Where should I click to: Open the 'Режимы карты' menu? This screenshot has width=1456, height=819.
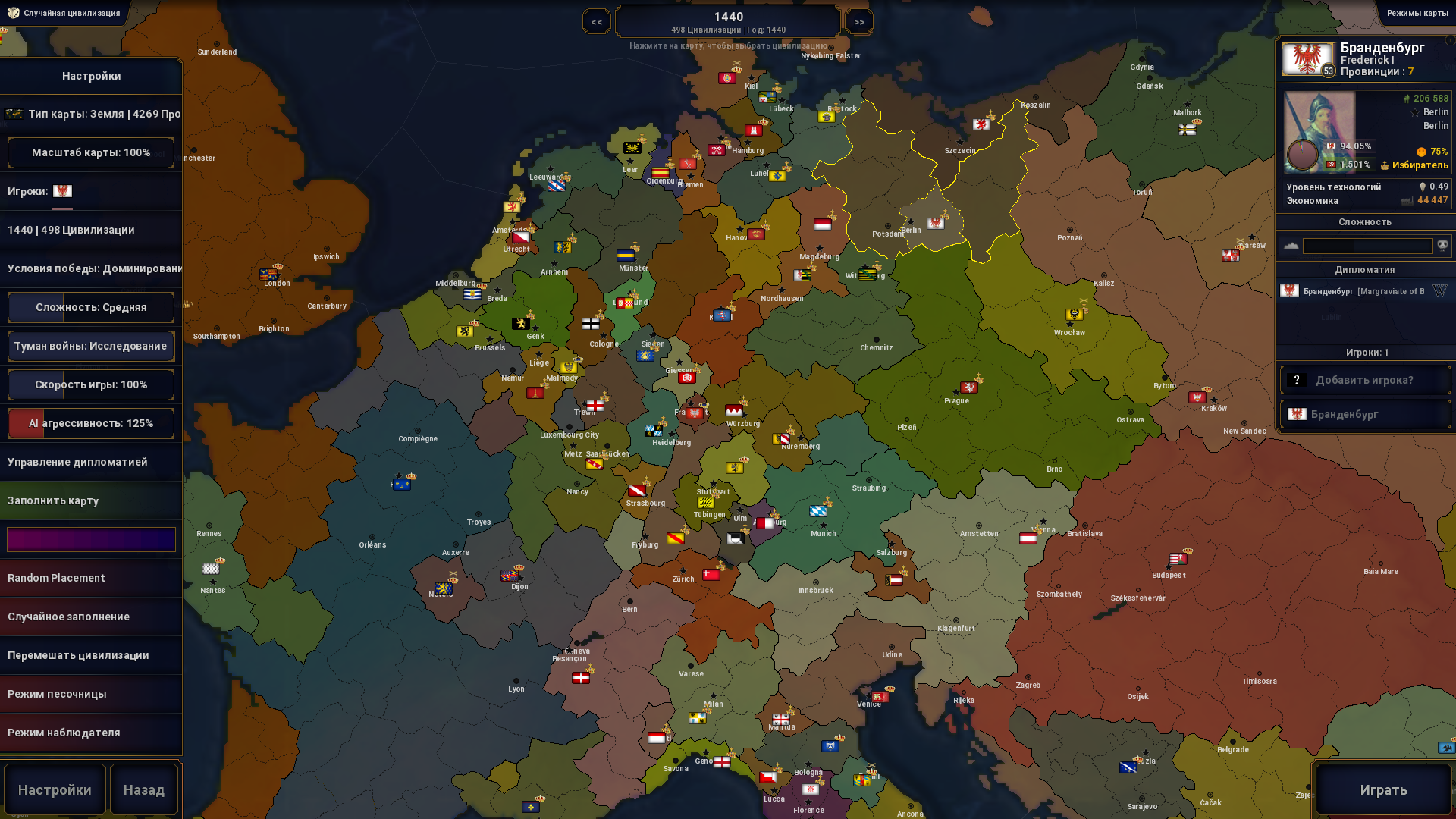point(1417,13)
